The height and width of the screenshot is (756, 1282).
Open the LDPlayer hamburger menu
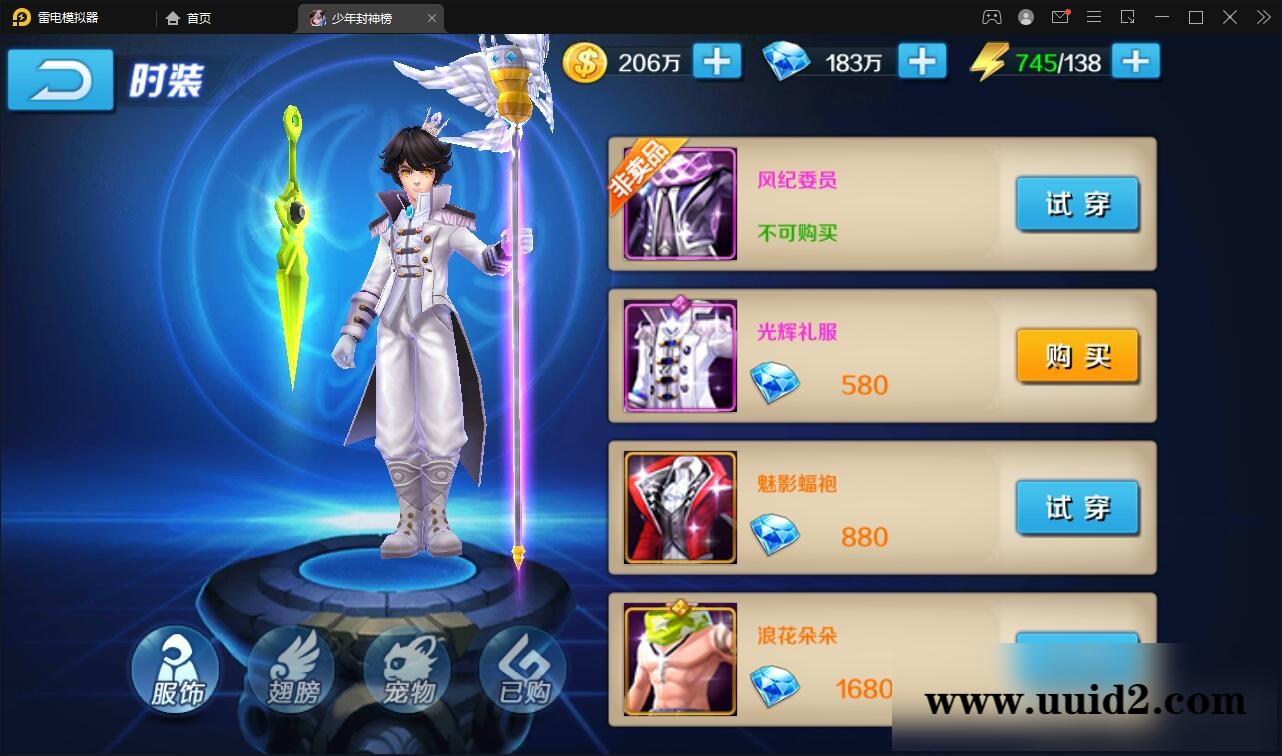coord(1094,17)
